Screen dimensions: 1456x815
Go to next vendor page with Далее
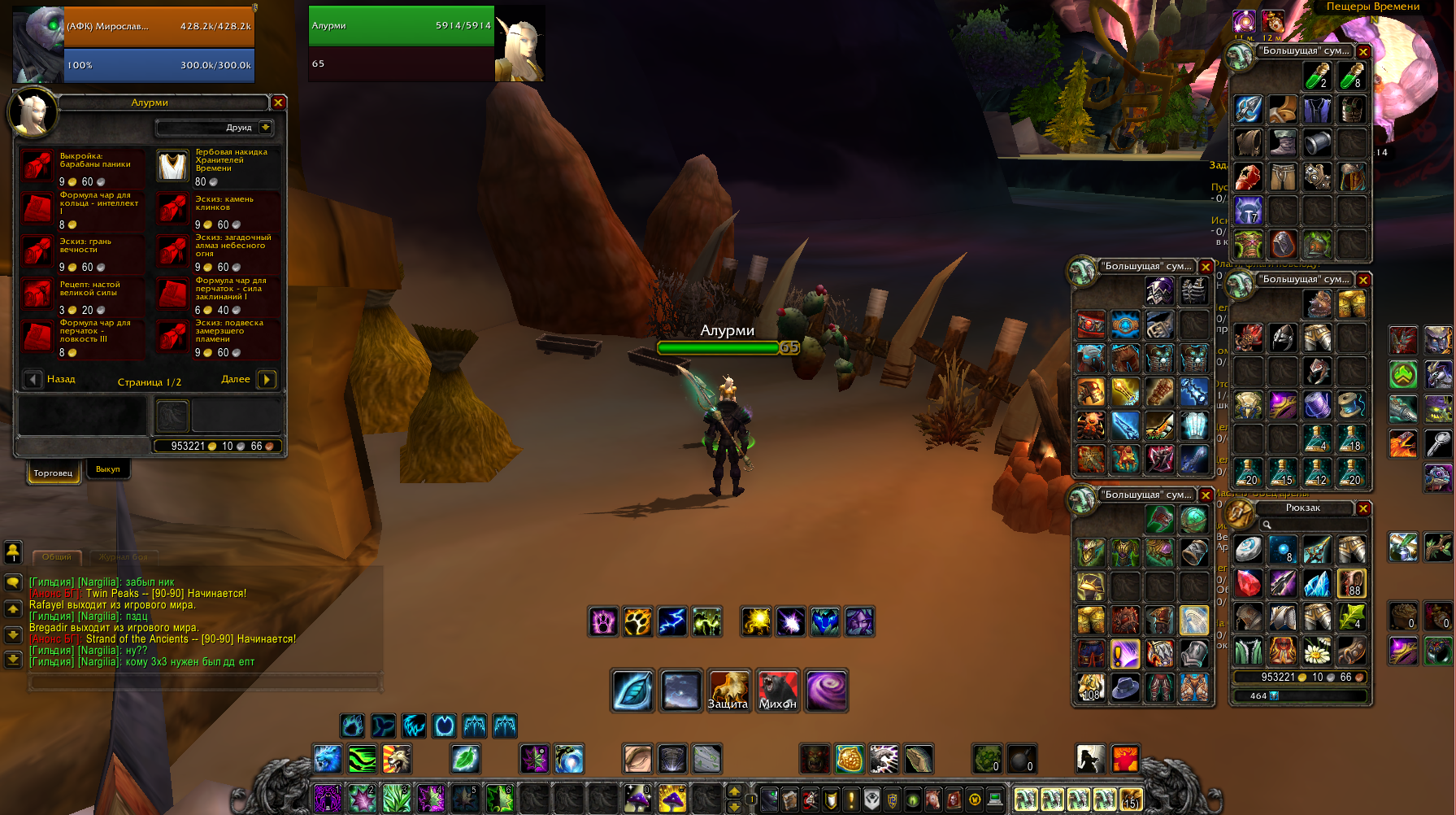(266, 379)
